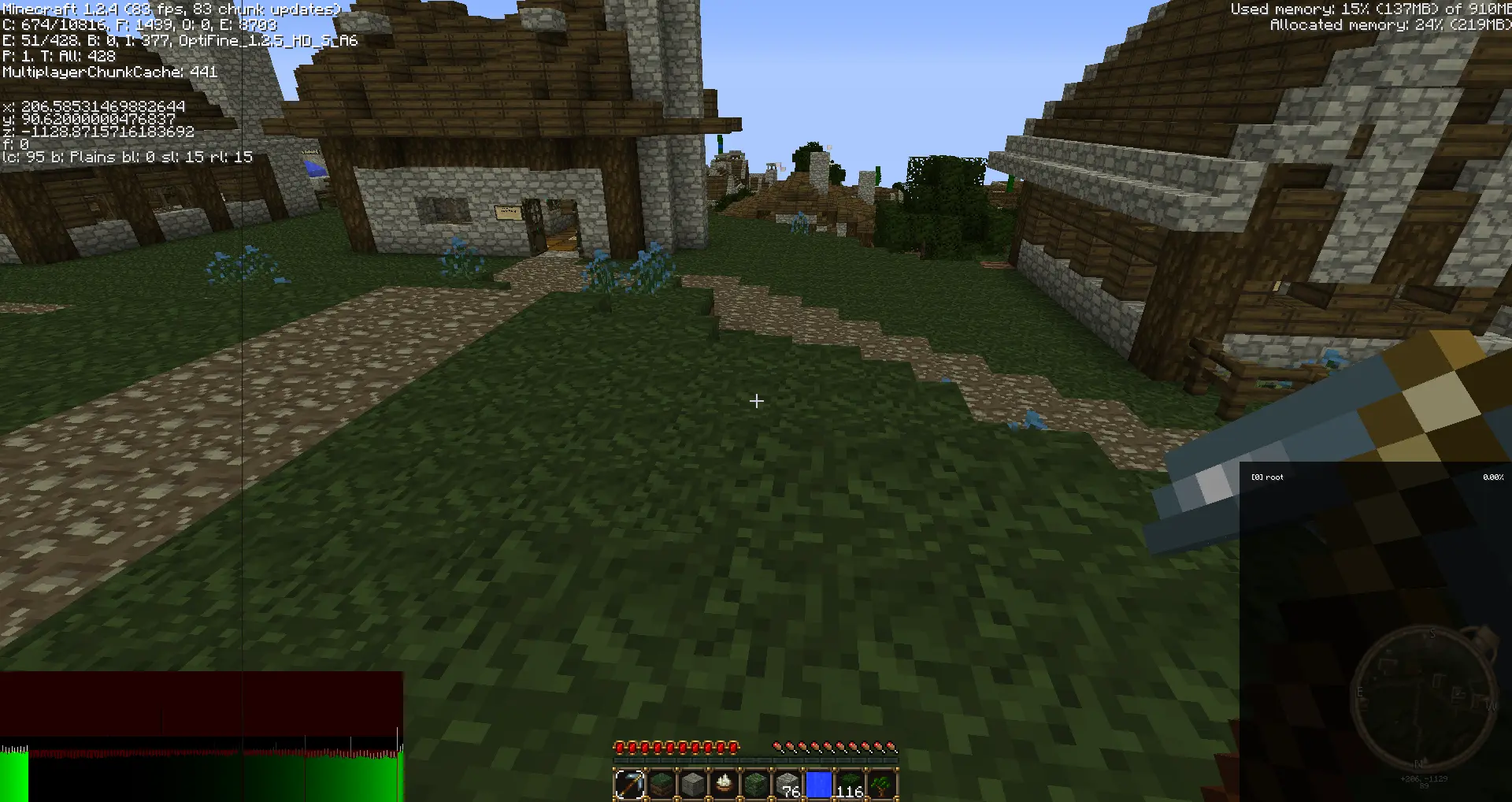This screenshot has height=802, width=1512.
Task: Select the grass block in the hotbar
Action: coord(661,785)
